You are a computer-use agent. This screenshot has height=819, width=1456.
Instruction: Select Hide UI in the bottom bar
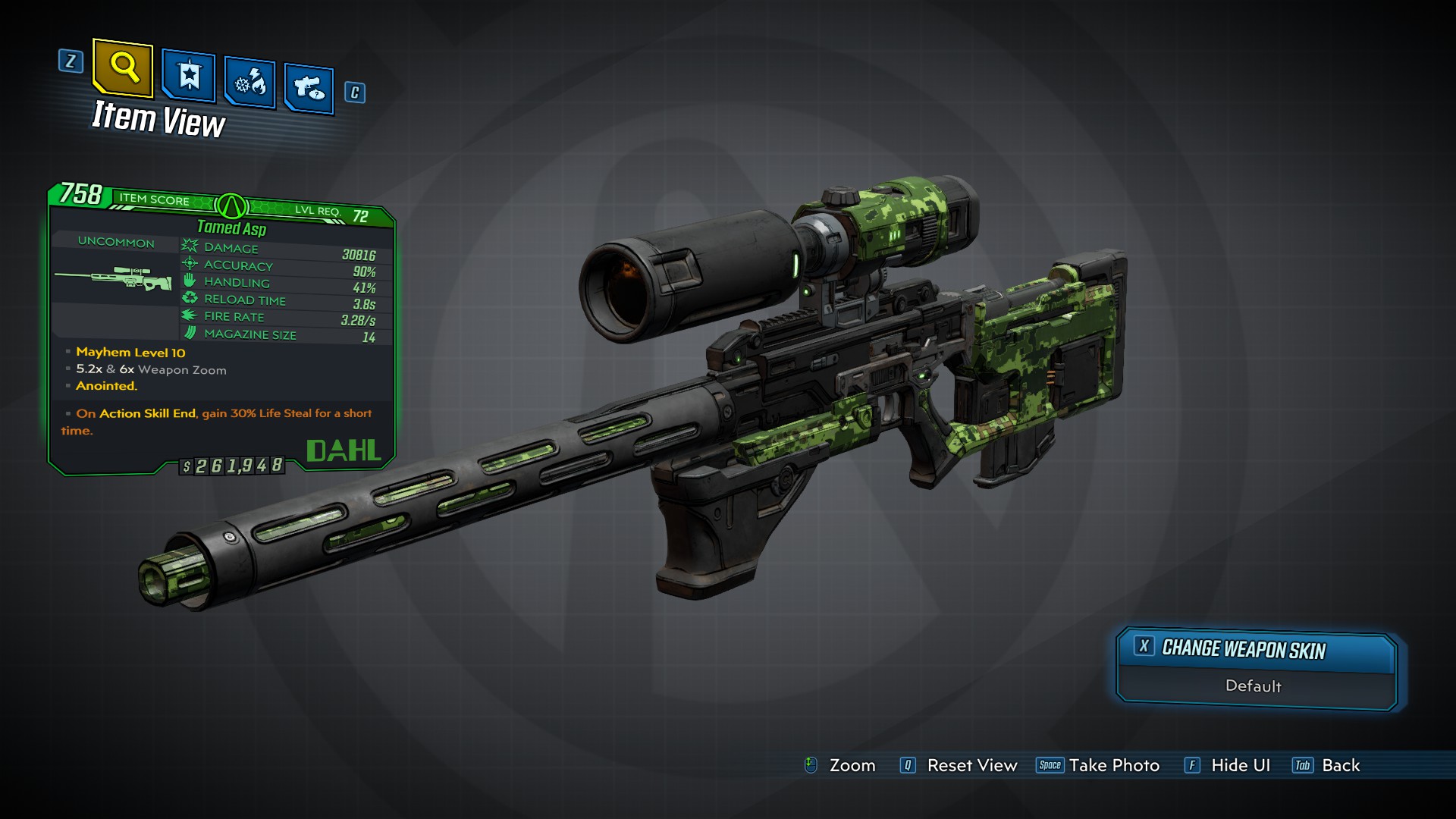pos(1228,765)
